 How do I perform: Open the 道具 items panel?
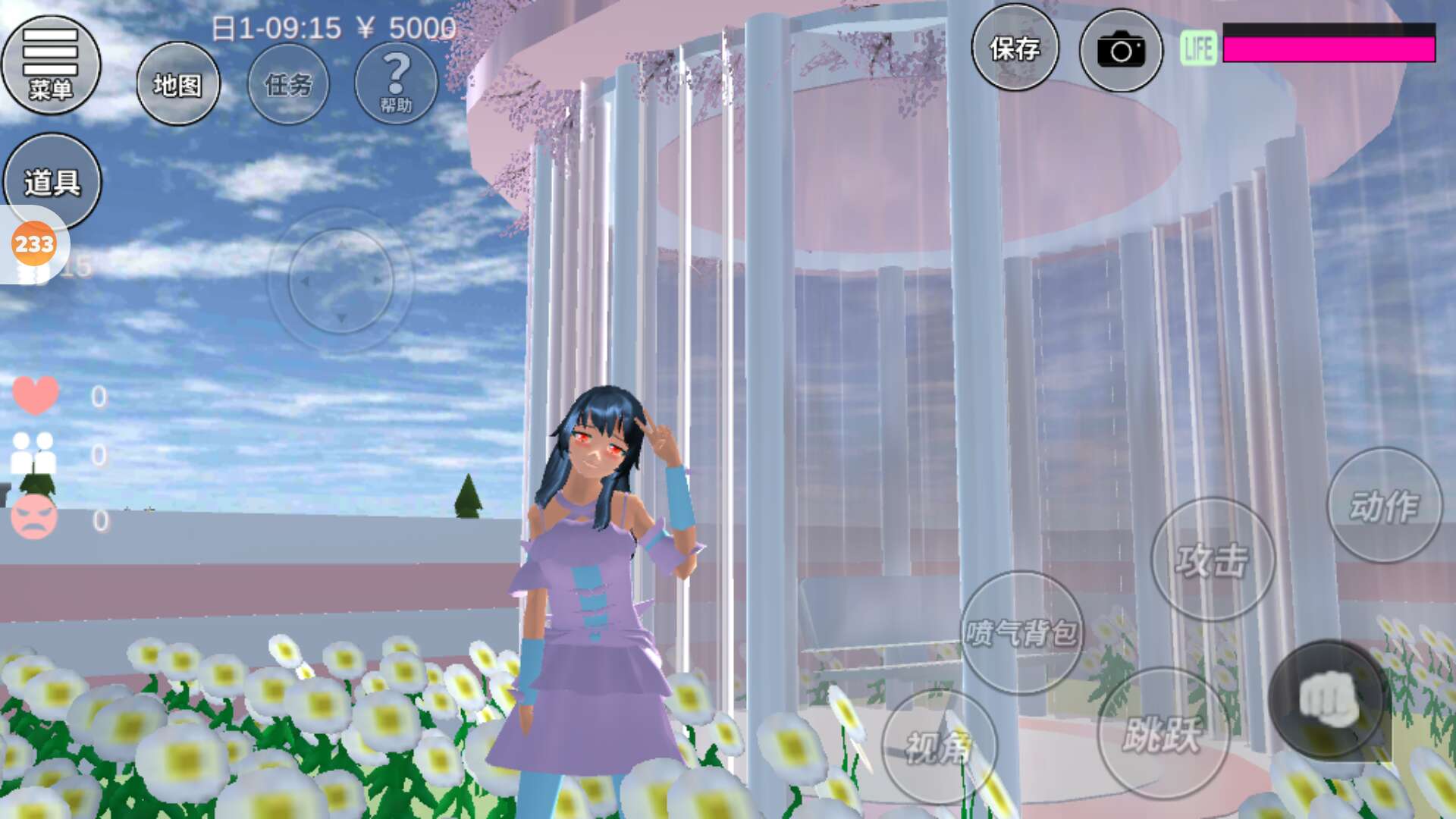[x=52, y=181]
